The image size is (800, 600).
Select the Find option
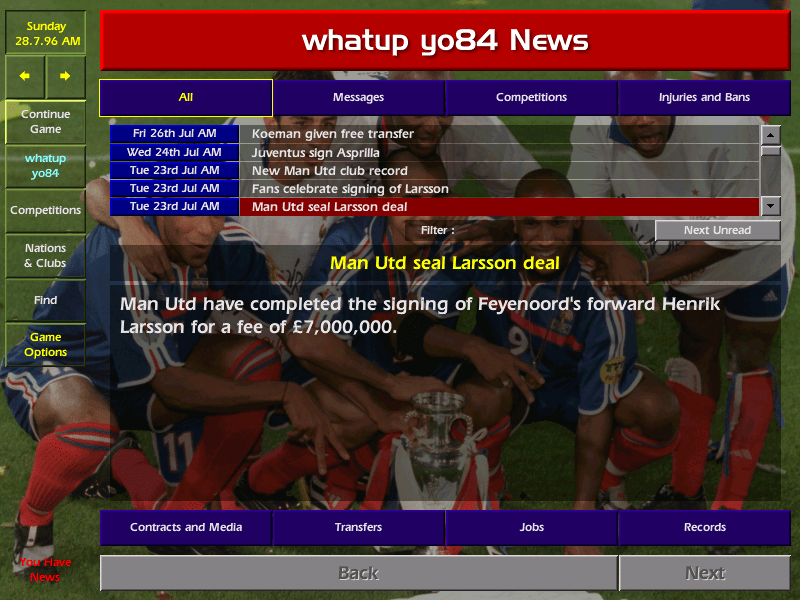[45, 300]
